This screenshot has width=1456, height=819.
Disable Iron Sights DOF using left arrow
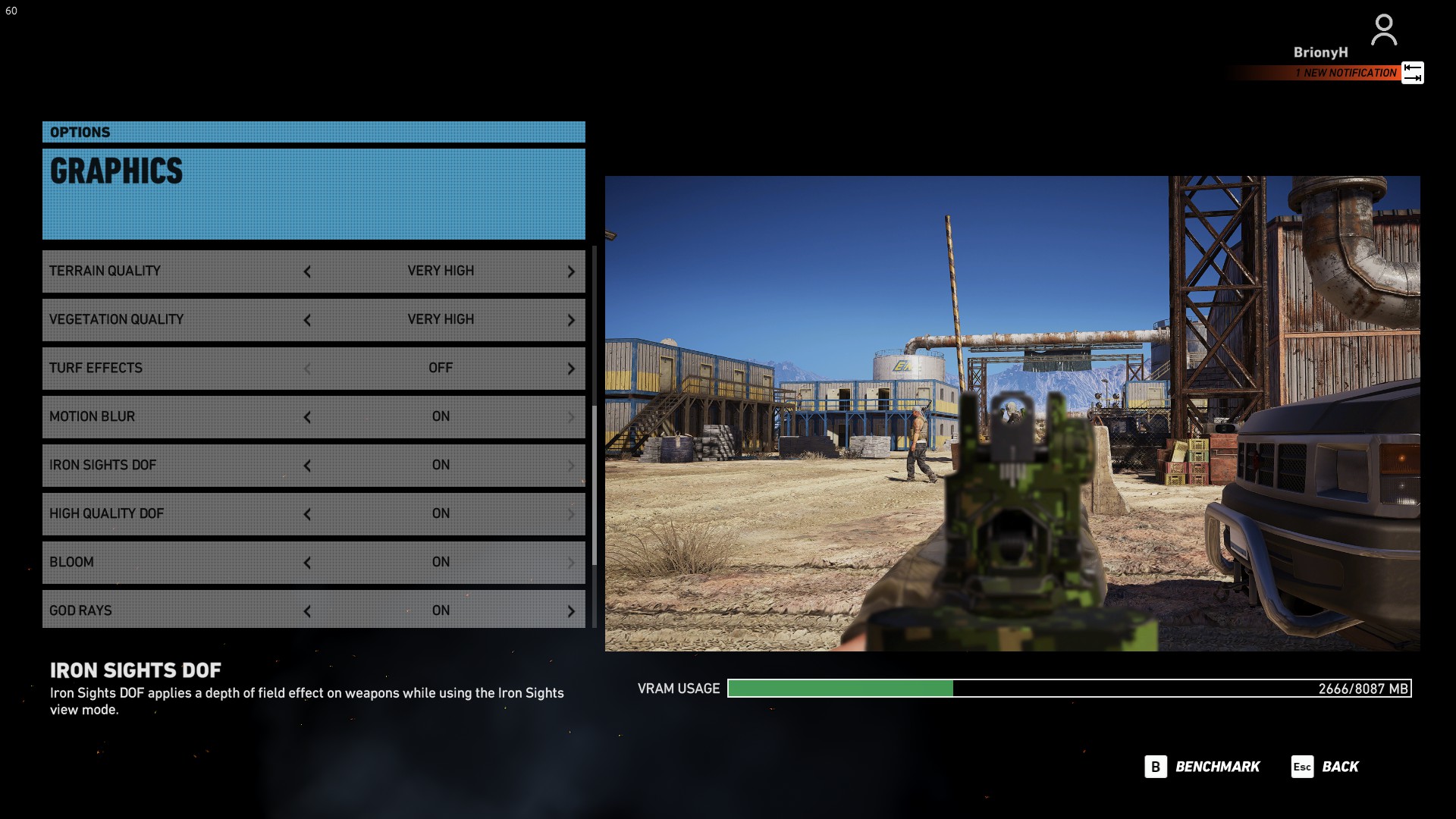coord(307,466)
